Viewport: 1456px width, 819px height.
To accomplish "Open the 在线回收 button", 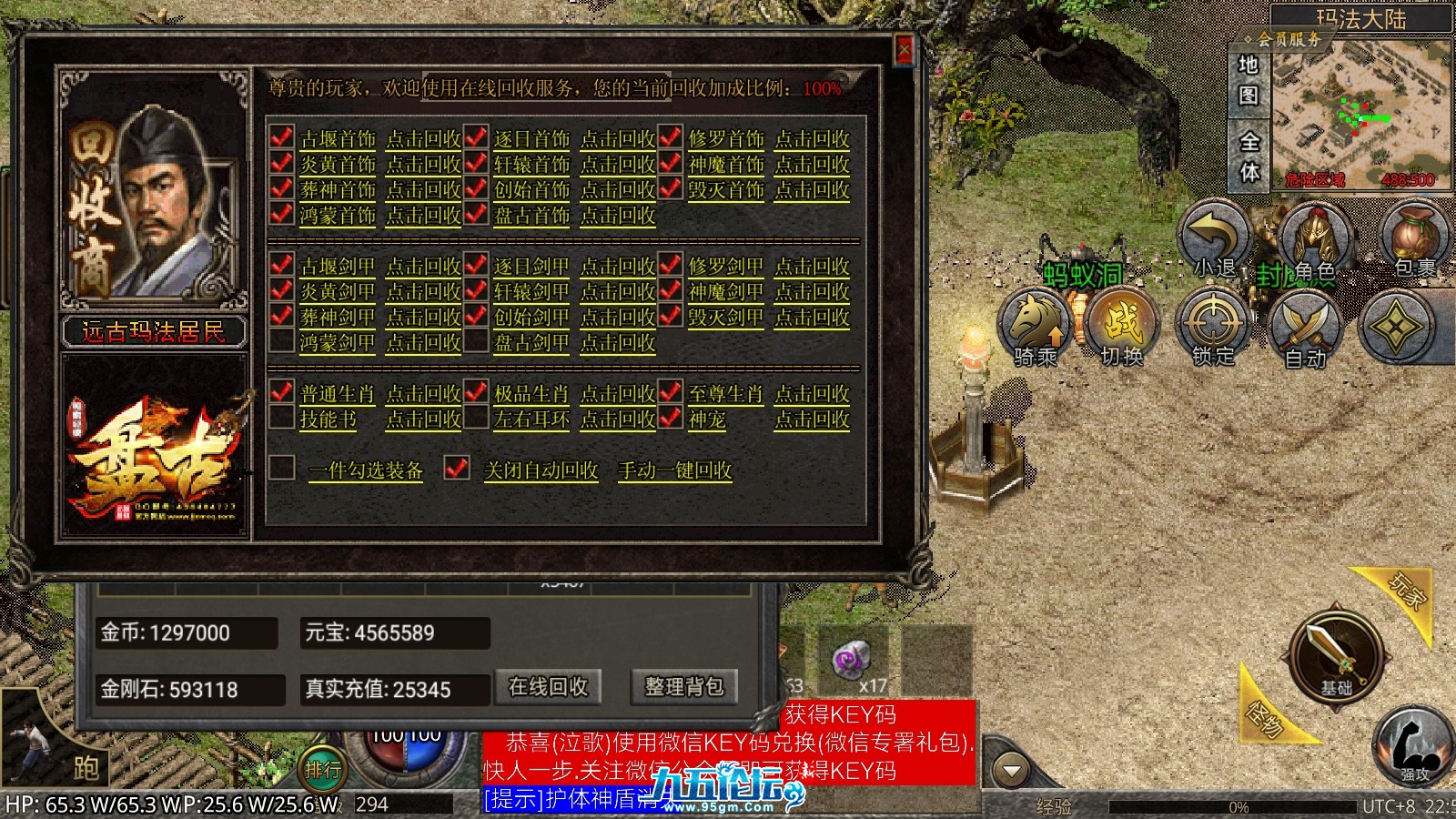I will point(548,687).
